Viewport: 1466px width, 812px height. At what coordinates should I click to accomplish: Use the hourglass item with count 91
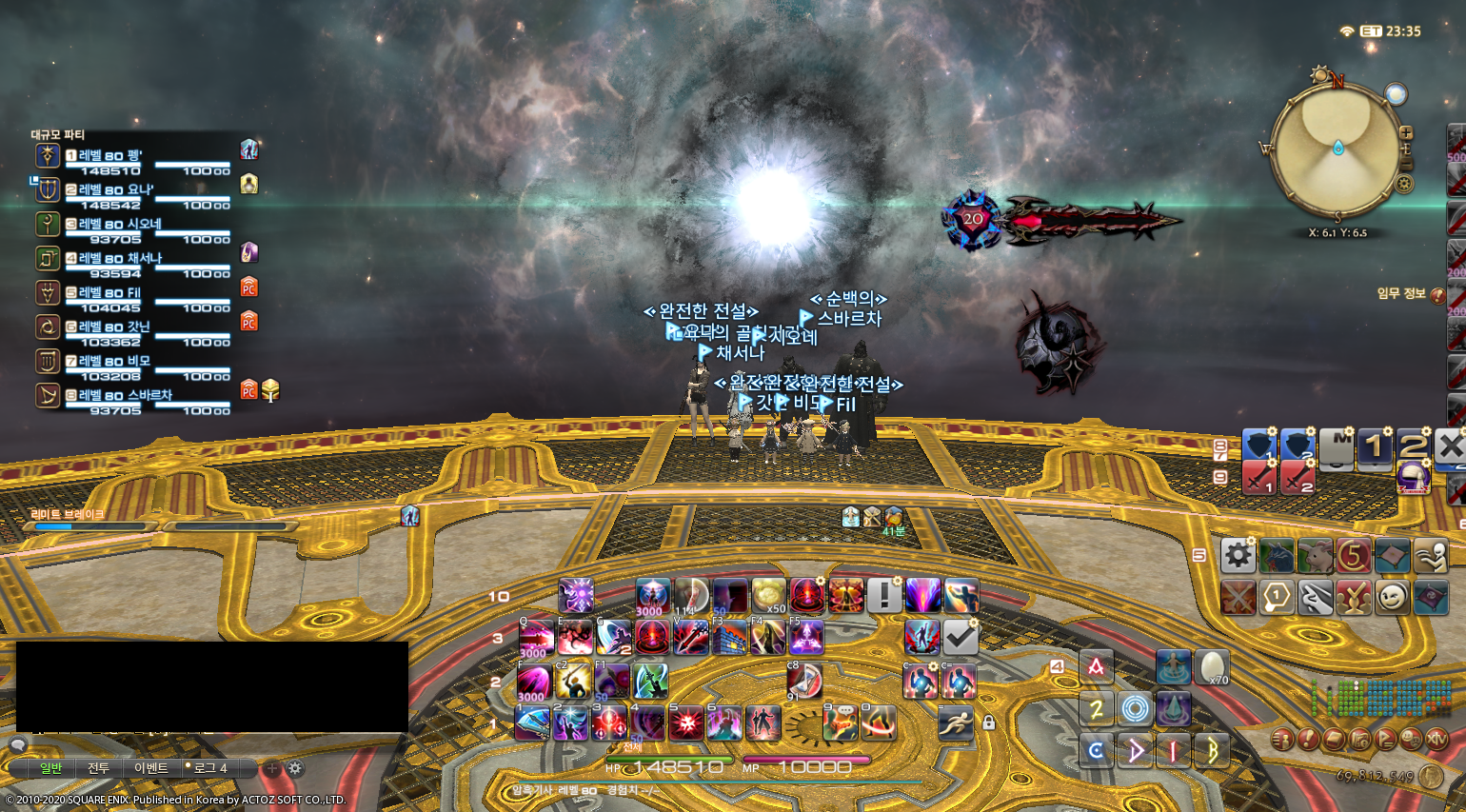(804, 682)
